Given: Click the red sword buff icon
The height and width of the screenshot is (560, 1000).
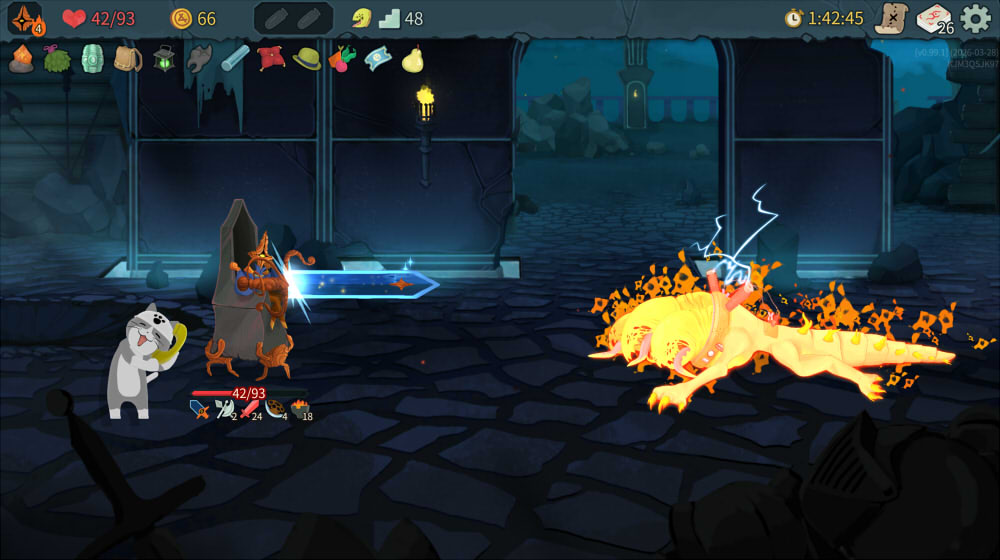Looking at the screenshot, I should pyautogui.click(x=248, y=409).
